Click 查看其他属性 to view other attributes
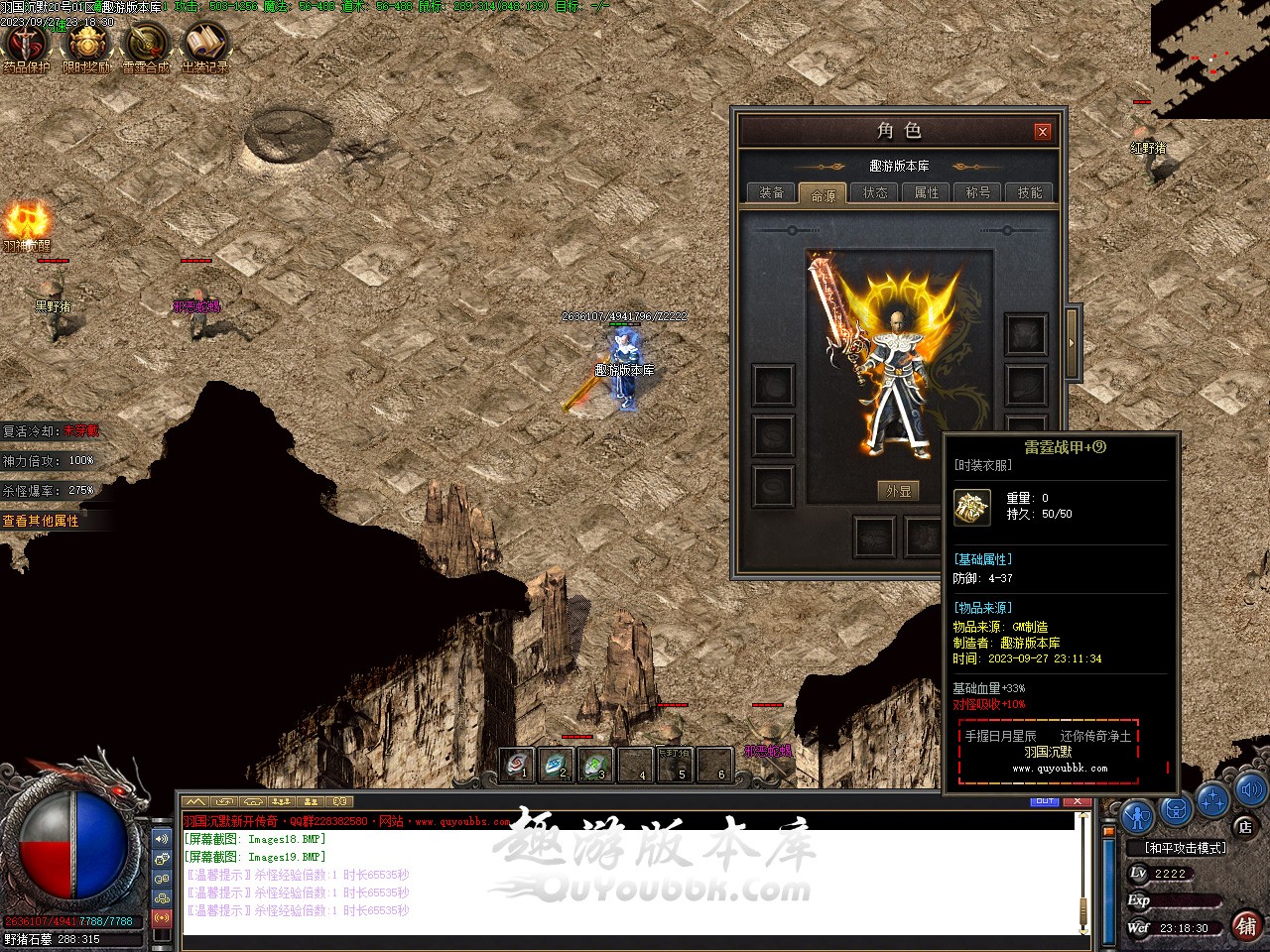 coord(42,521)
